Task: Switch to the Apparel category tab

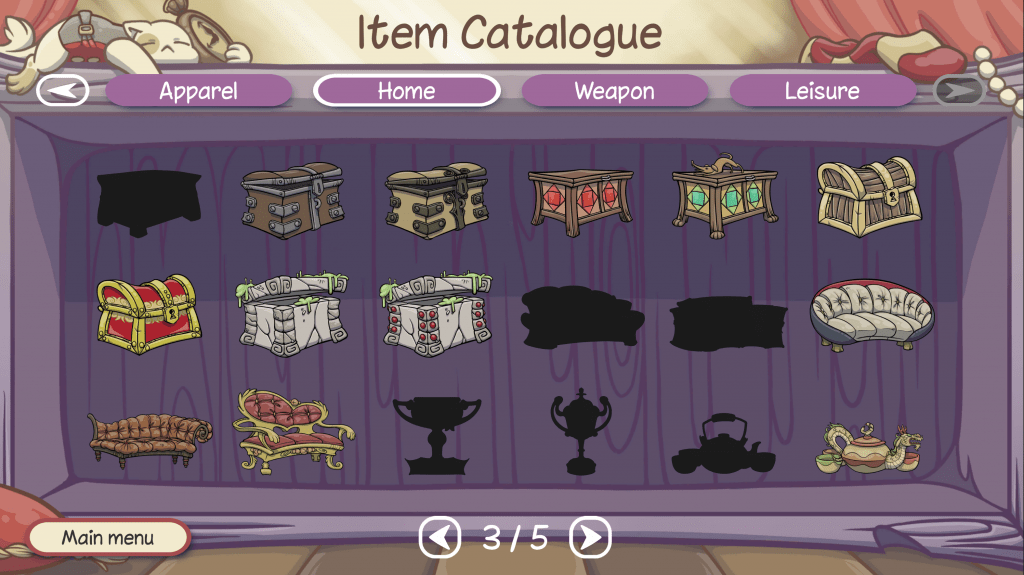Action: (198, 91)
